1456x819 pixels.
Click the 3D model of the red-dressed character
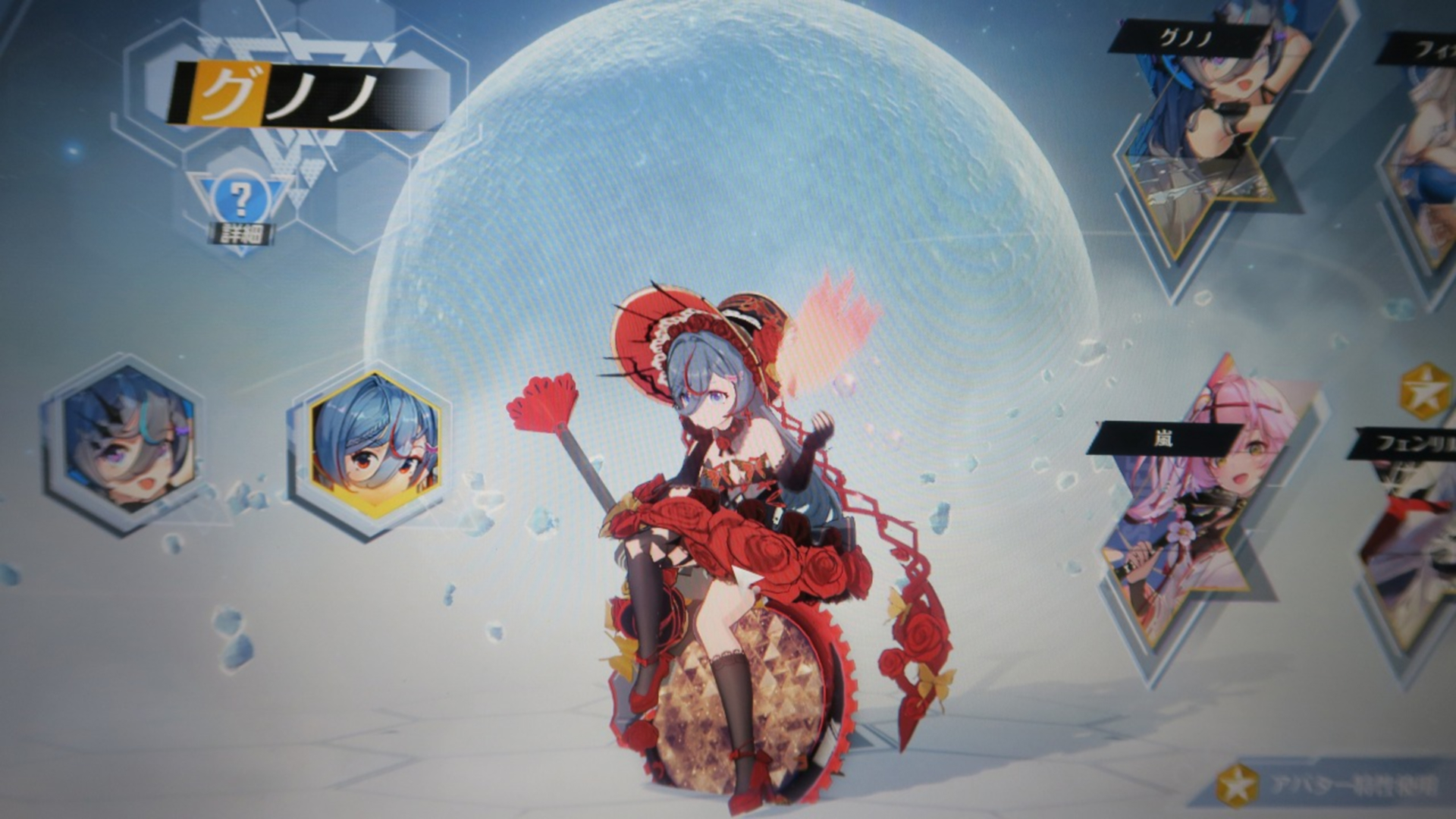point(720,493)
